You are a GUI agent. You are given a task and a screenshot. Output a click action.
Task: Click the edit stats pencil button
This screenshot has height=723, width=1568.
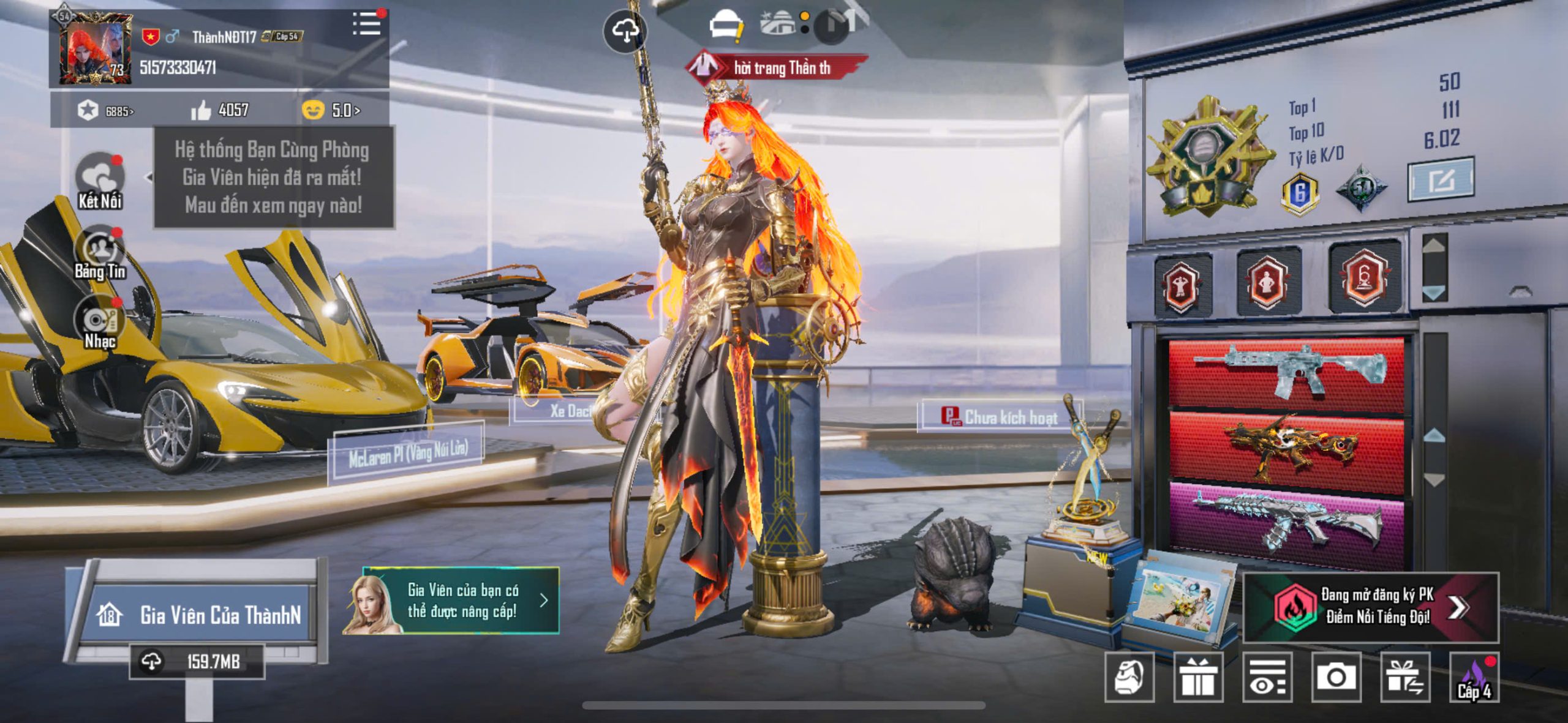(1441, 180)
